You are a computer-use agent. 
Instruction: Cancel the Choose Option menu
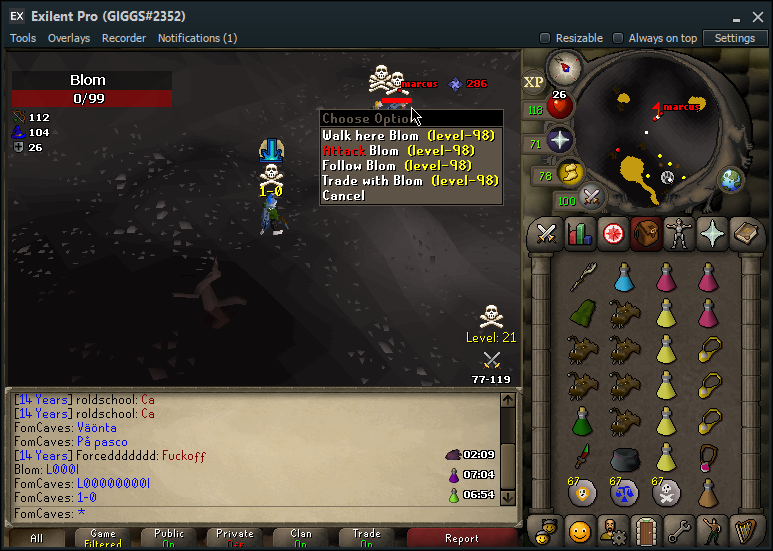(343, 196)
